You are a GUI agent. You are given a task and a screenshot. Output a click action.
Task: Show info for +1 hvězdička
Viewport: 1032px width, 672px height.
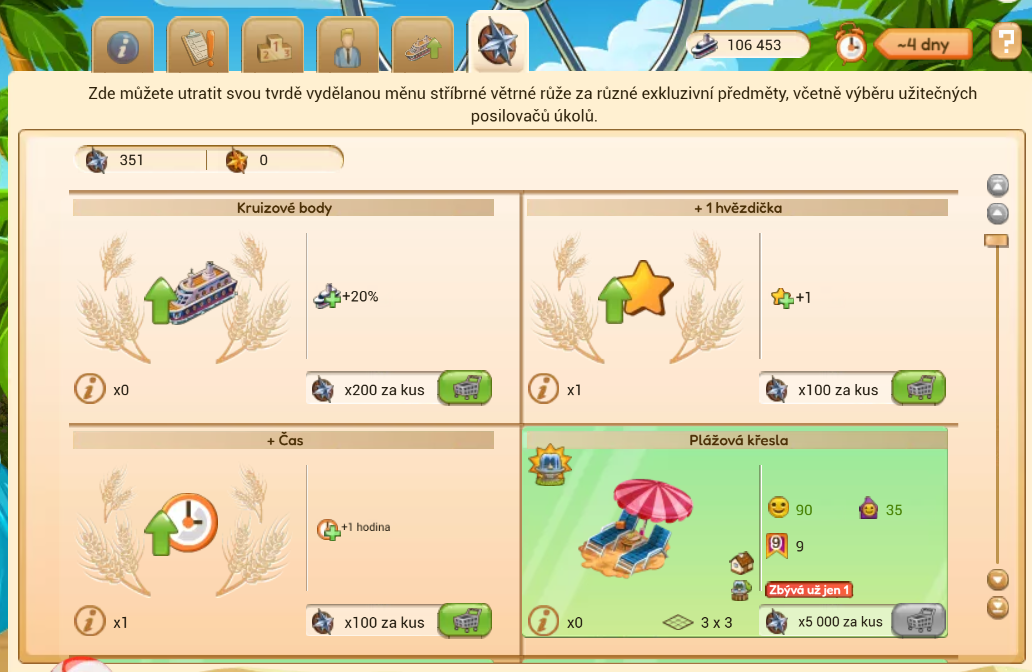click(544, 389)
